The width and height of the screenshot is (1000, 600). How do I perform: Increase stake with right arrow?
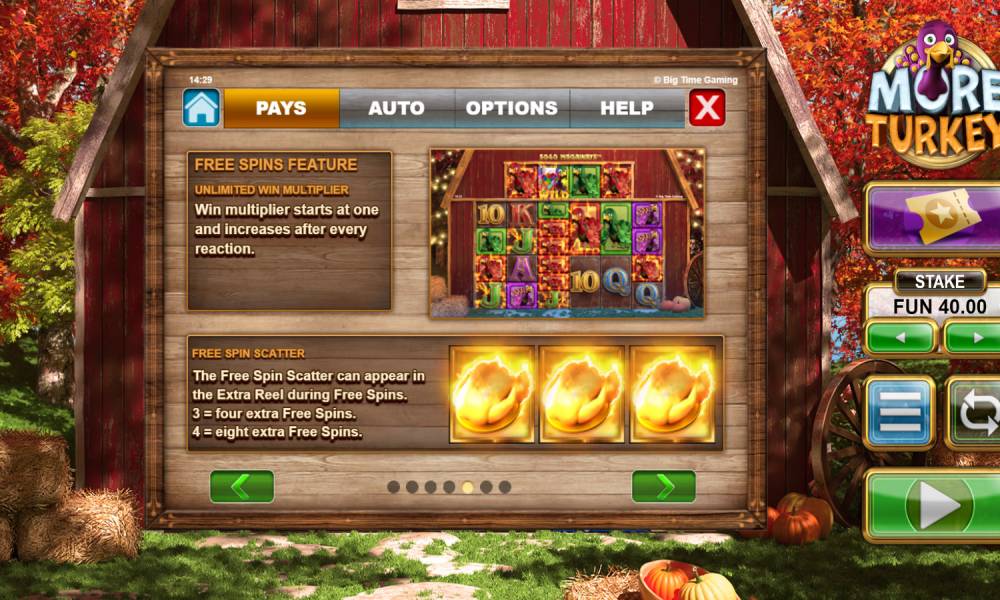tap(975, 337)
